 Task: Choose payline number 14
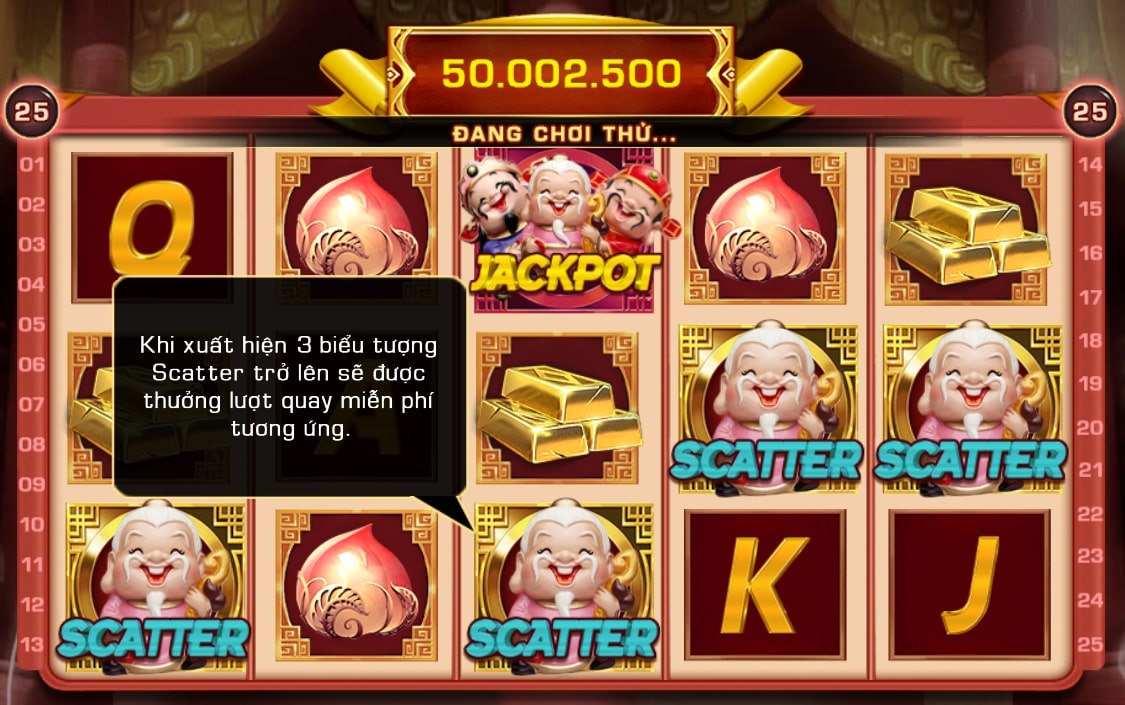coord(1090,164)
